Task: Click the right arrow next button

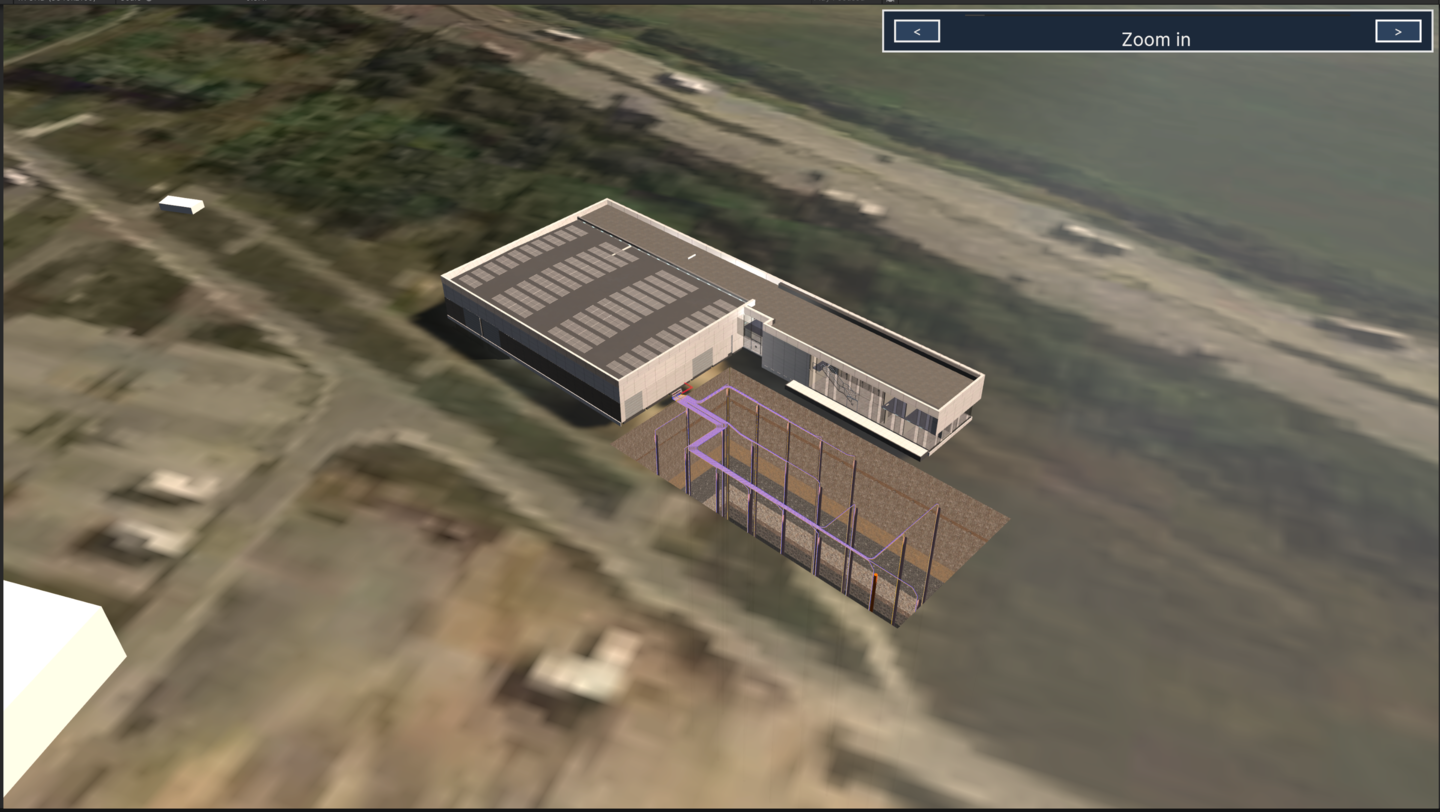Action: (x=1397, y=31)
